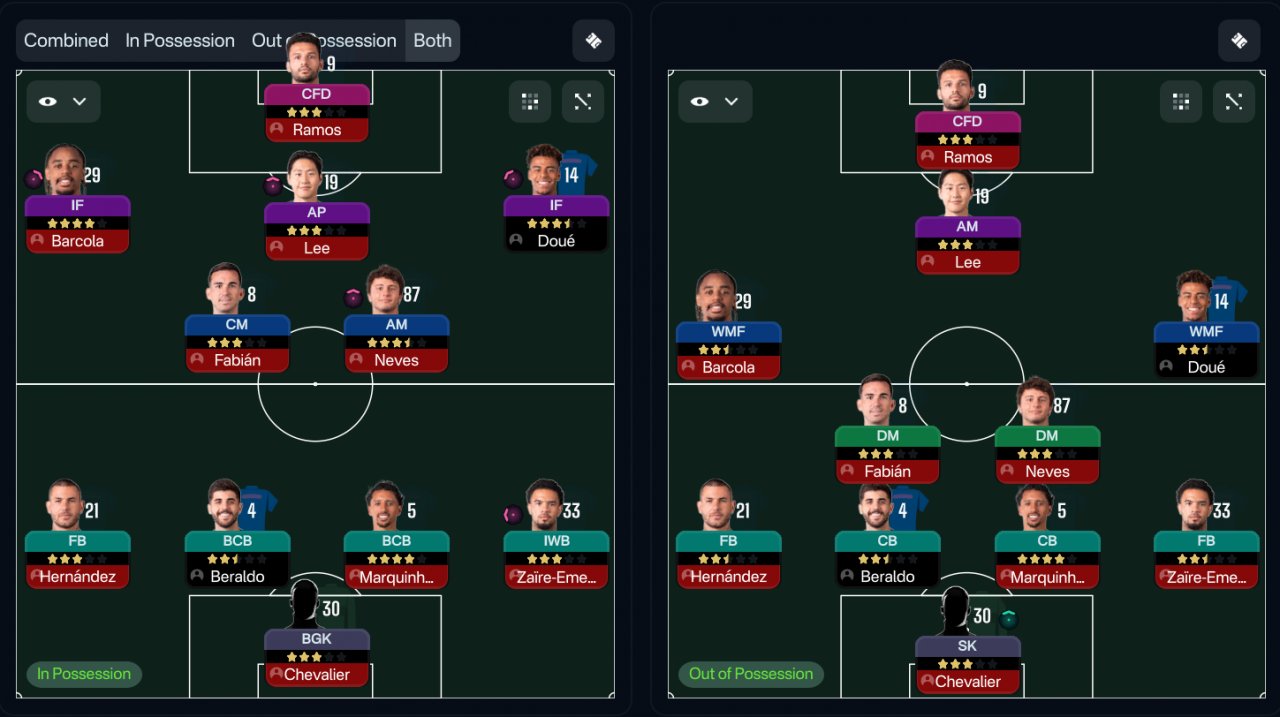Viewport: 1280px width, 717px height.
Task: Open Hernández FB card on in-possession pitch
Action: coord(78,559)
